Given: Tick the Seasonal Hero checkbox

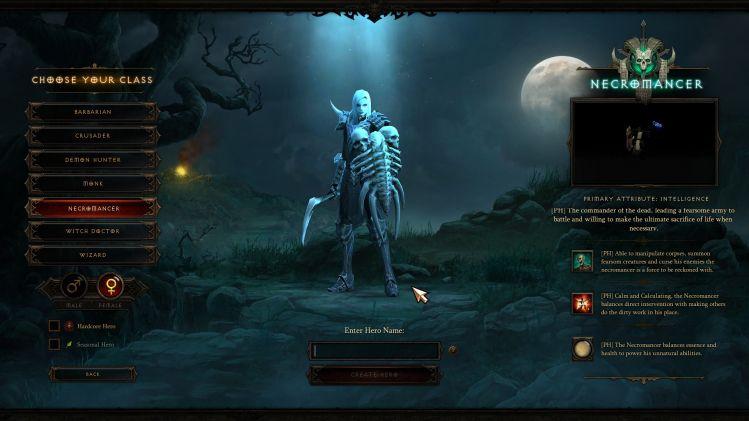Looking at the screenshot, I should pyautogui.click(x=54, y=344).
